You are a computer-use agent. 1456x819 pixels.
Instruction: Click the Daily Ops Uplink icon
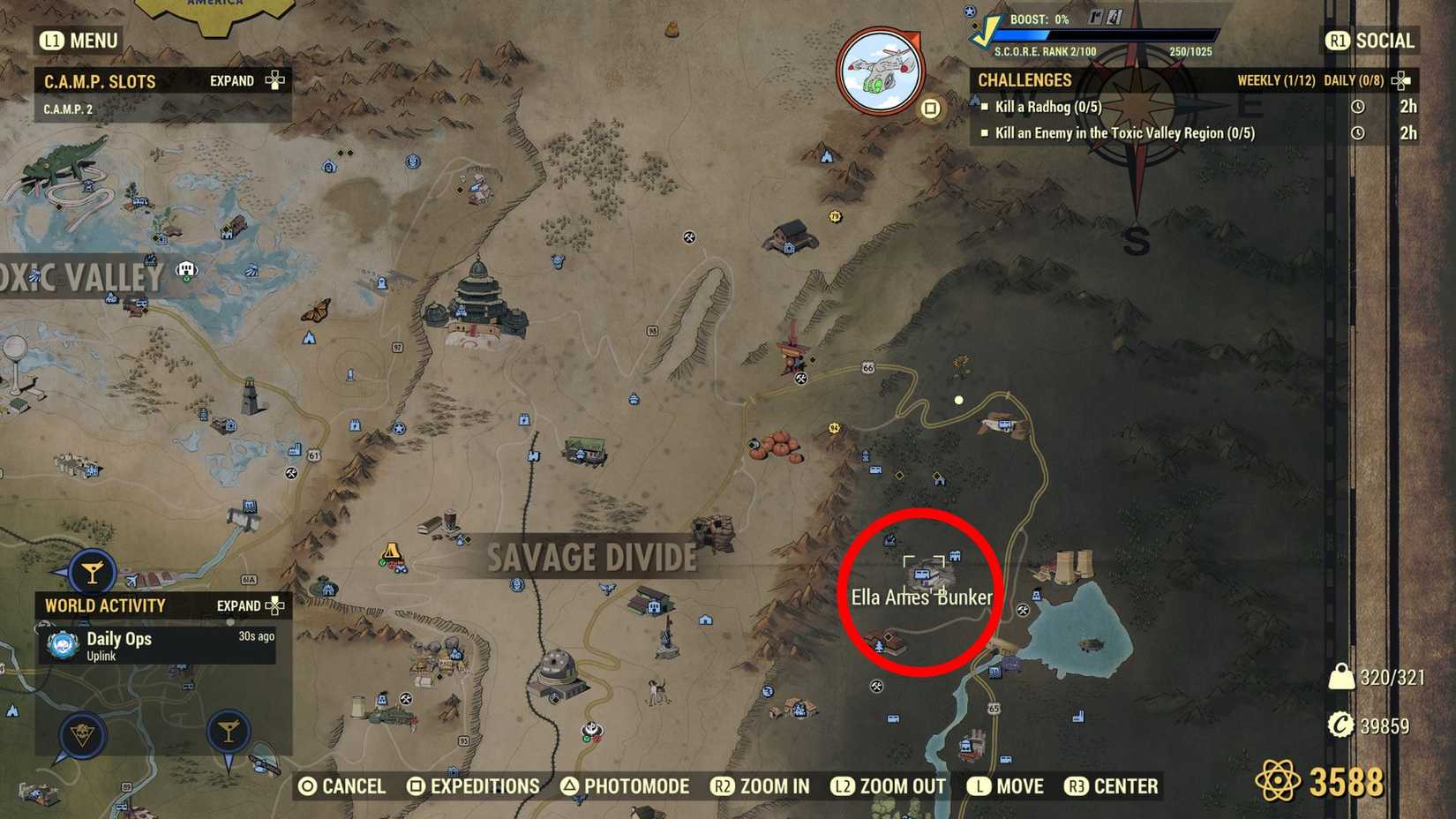(x=62, y=644)
